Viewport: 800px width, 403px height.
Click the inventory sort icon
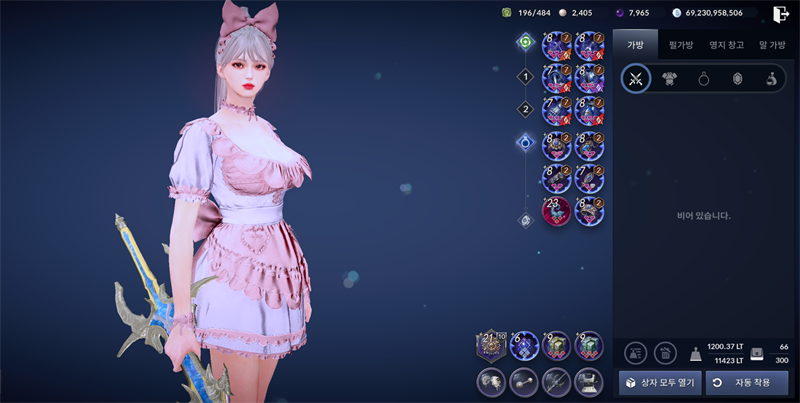[x=635, y=352]
